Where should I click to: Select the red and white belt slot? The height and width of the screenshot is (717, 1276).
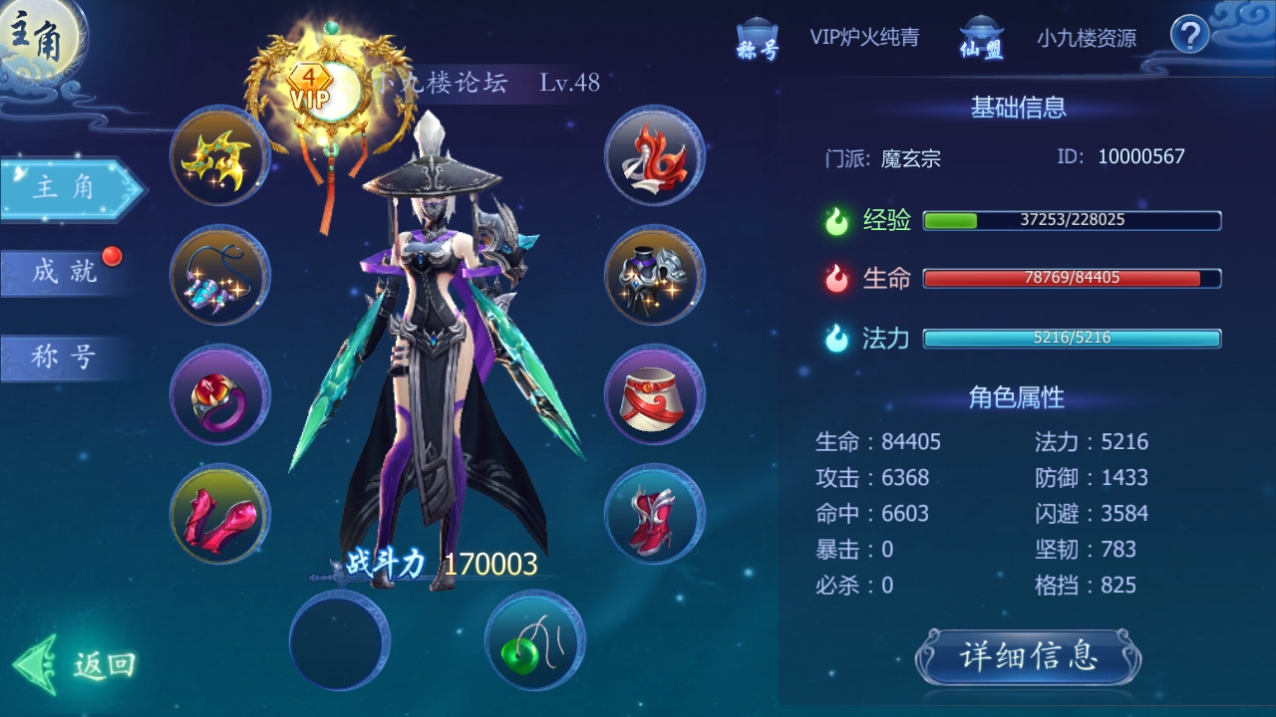(x=655, y=395)
